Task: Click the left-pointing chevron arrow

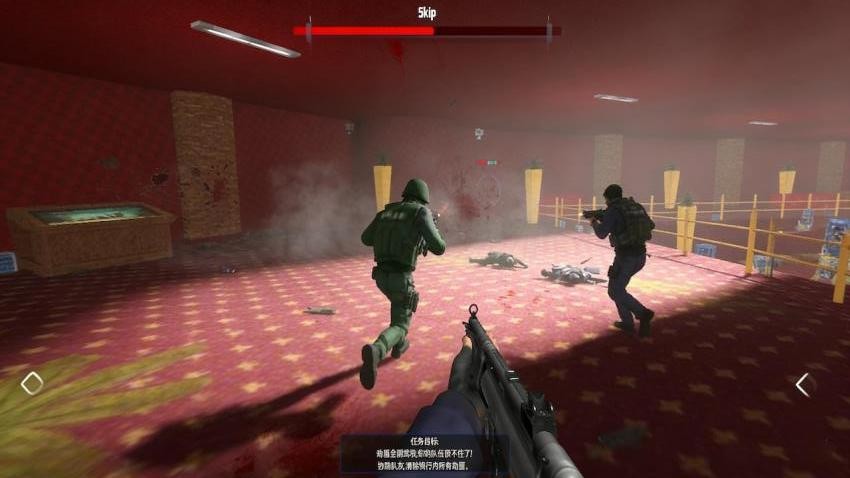Action: pos(801,384)
